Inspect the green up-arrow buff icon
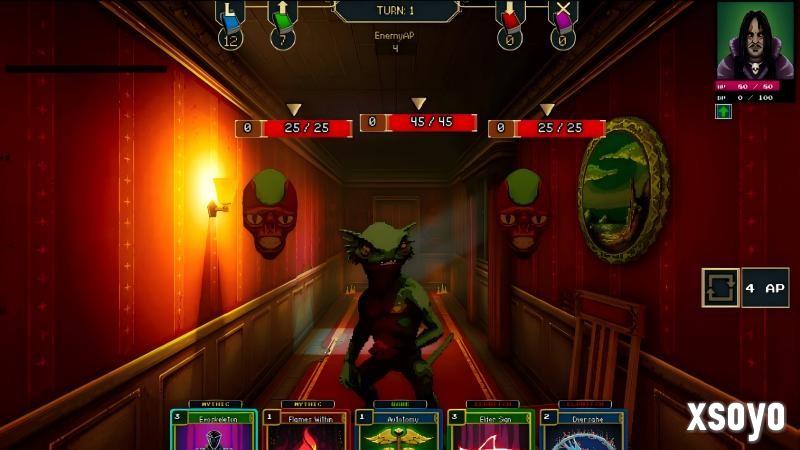This screenshot has height=450, width=800. coord(723,111)
